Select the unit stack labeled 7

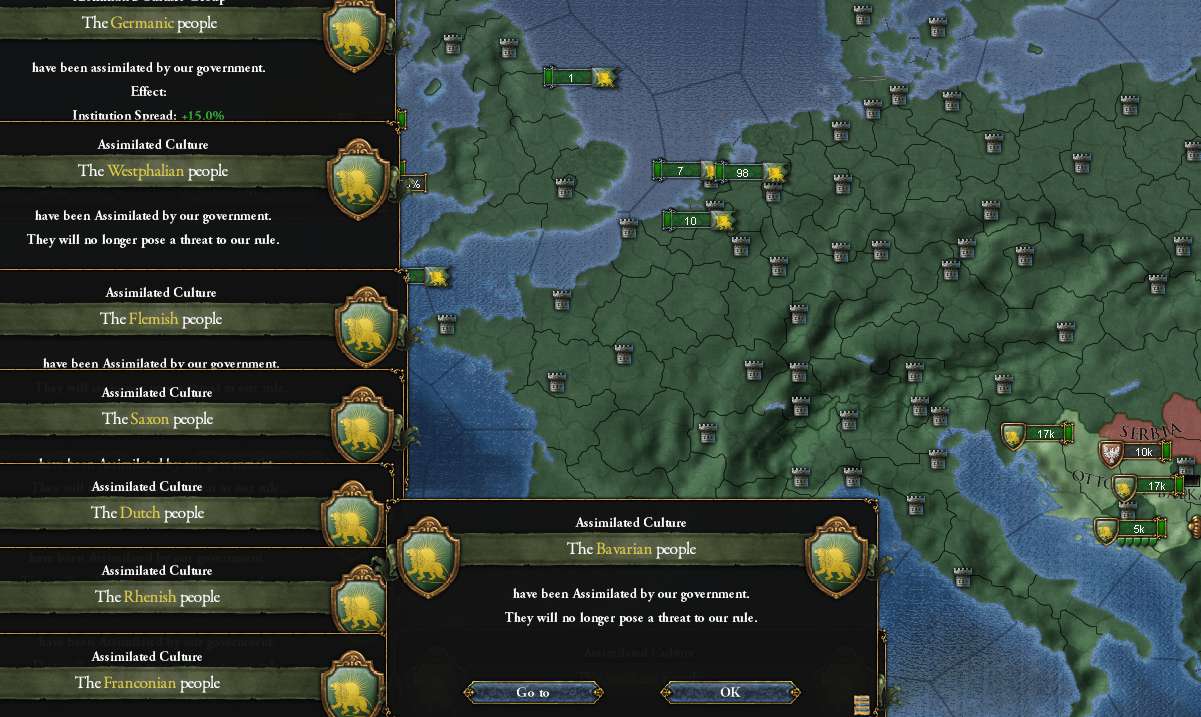pyautogui.click(x=680, y=171)
